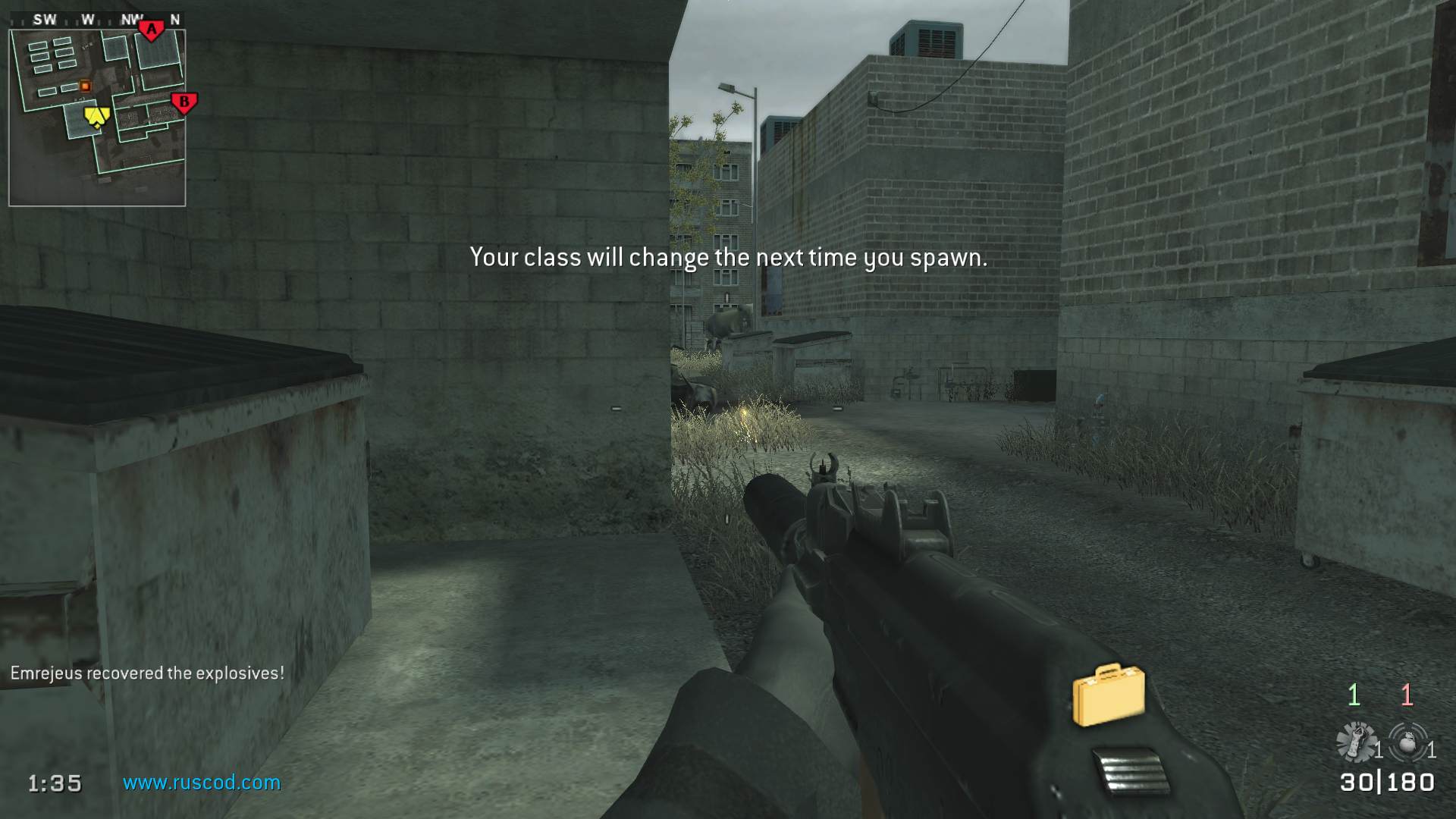Select the bomb site A marker
1456x819 pixels.
tap(152, 30)
